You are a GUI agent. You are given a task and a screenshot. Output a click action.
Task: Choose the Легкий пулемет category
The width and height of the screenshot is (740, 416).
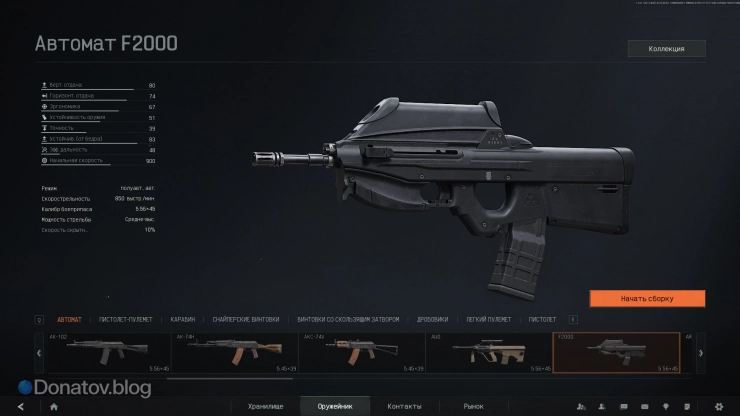[x=489, y=319]
